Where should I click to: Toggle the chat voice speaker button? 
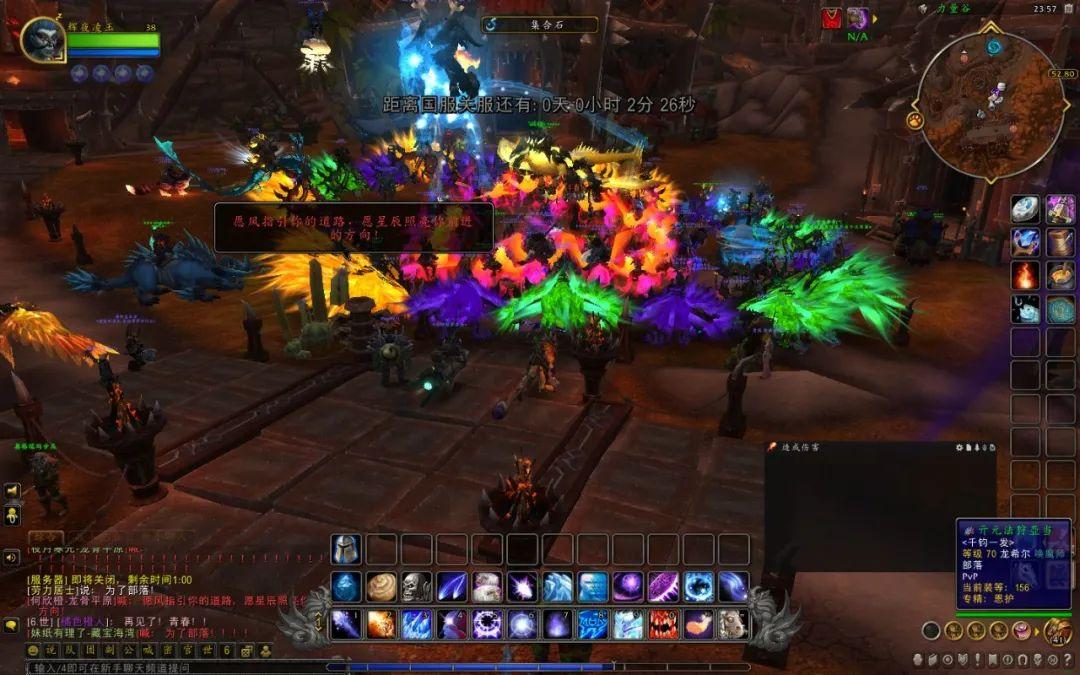point(12,557)
